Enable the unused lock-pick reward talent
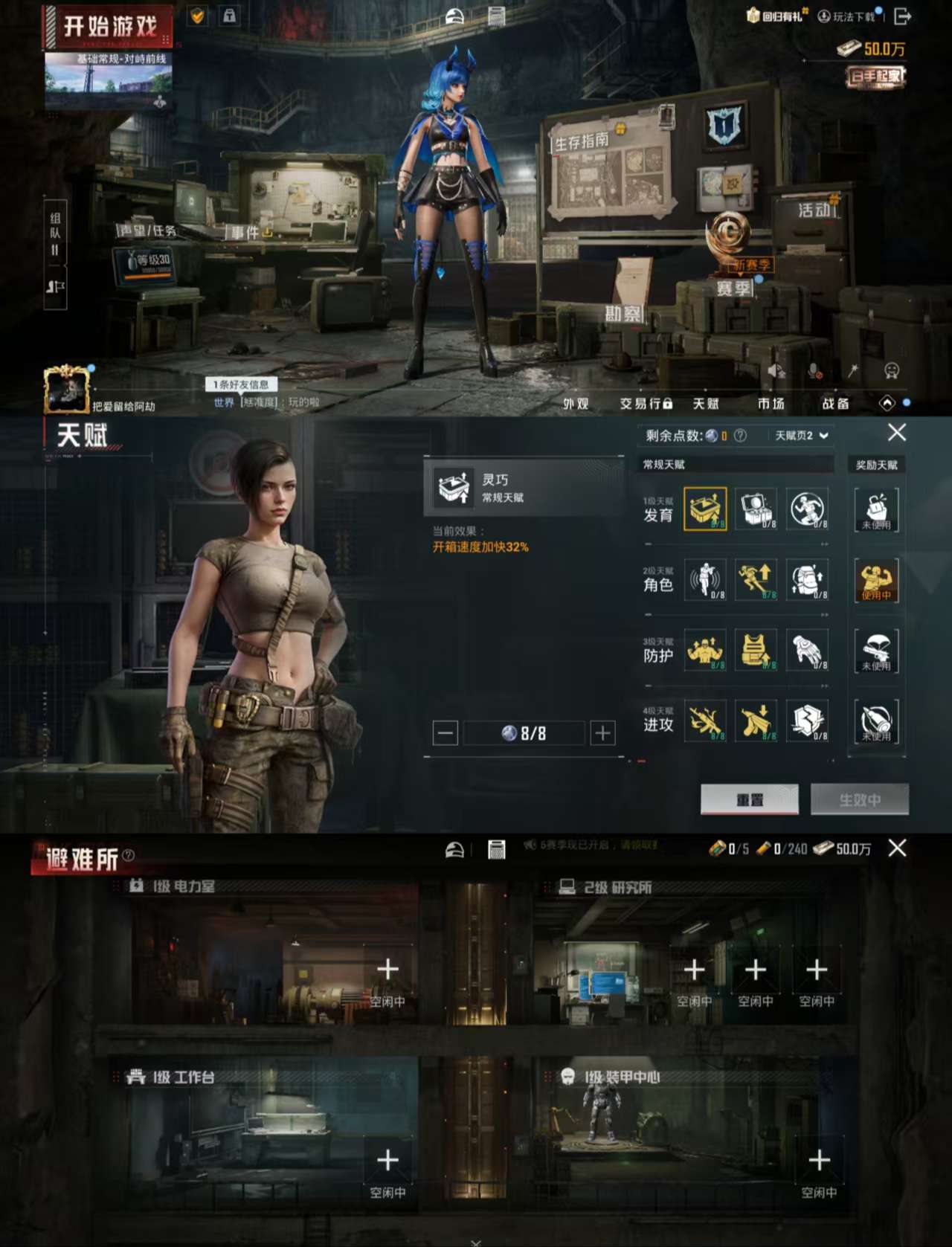The width and height of the screenshot is (952, 1247). pyautogui.click(x=878, y=509)
